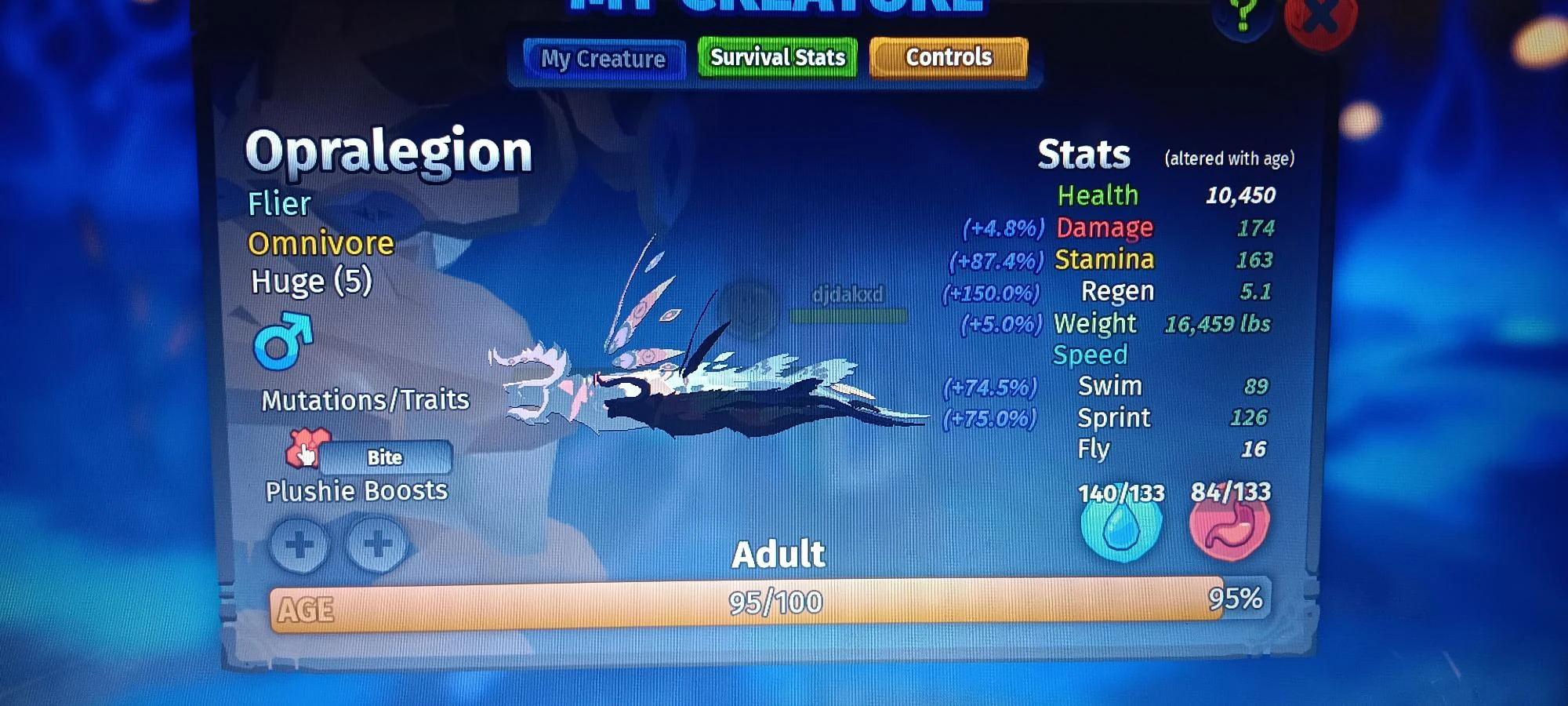Click the water droplet thirst icon
This screenshot has height=706, width=1568.
1120,530
